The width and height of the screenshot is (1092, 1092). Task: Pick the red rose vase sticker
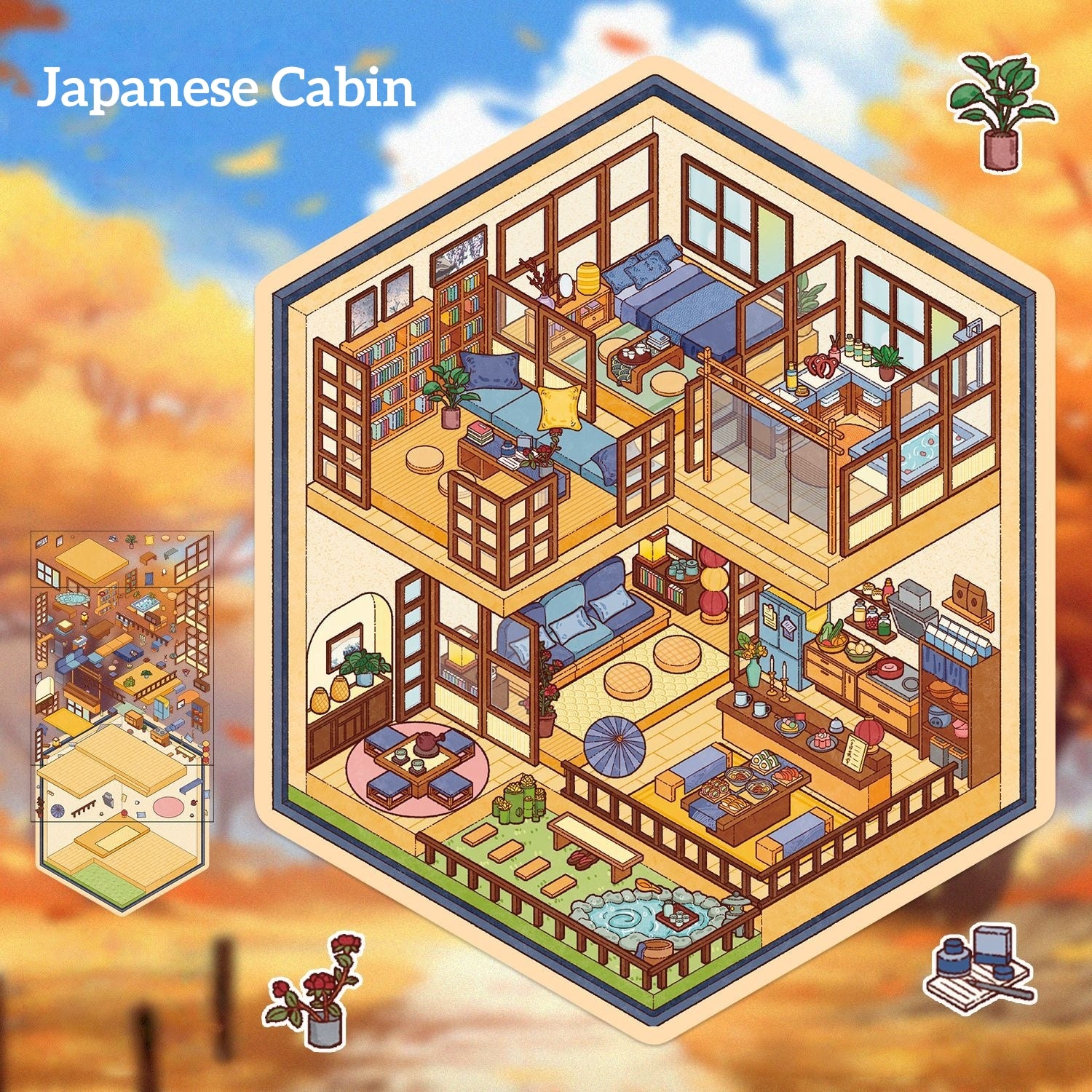[317, 990]
